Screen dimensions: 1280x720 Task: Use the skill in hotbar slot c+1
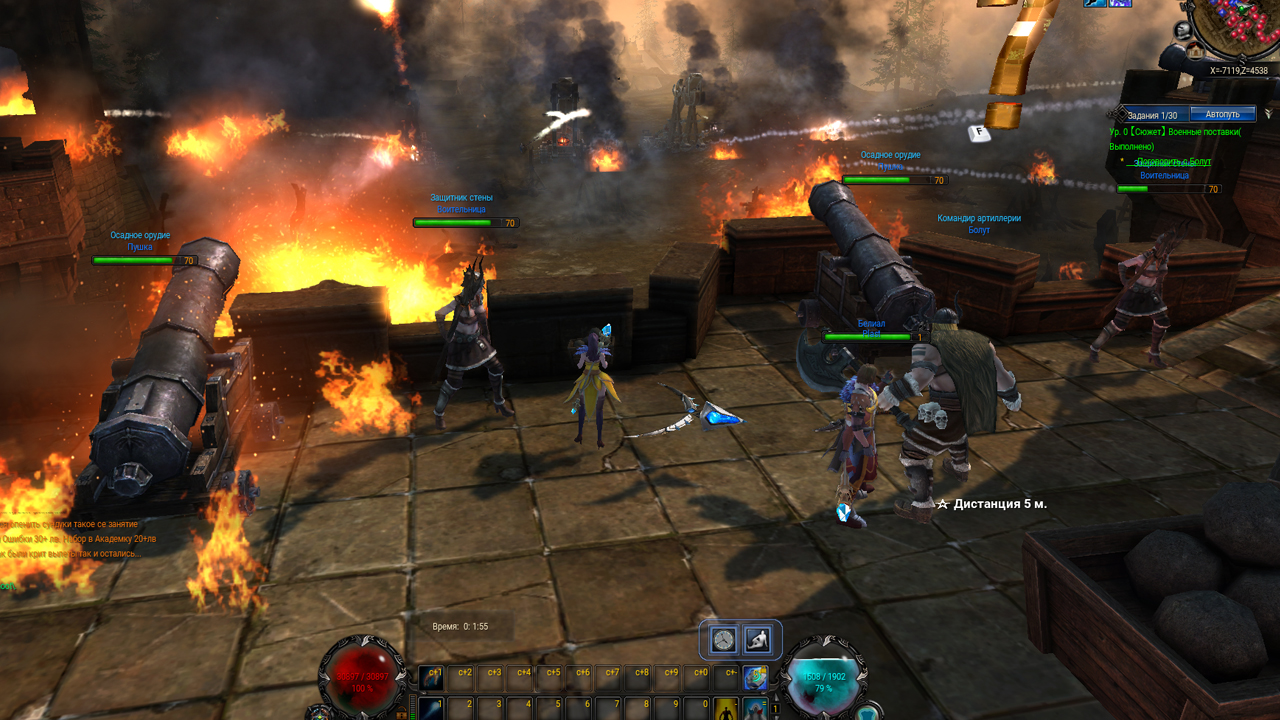click(x=432, y=677)
